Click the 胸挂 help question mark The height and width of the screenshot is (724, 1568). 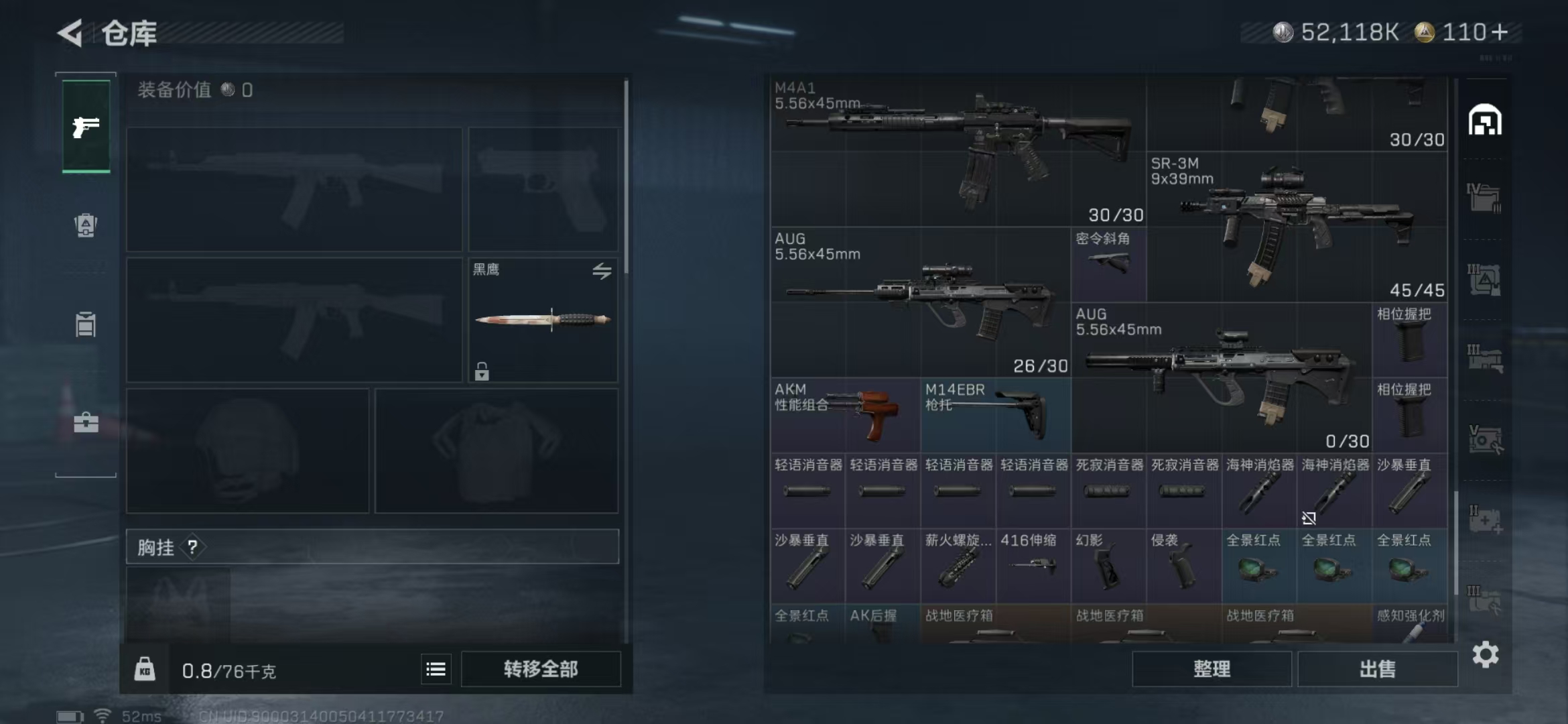(x=192, y=548)
